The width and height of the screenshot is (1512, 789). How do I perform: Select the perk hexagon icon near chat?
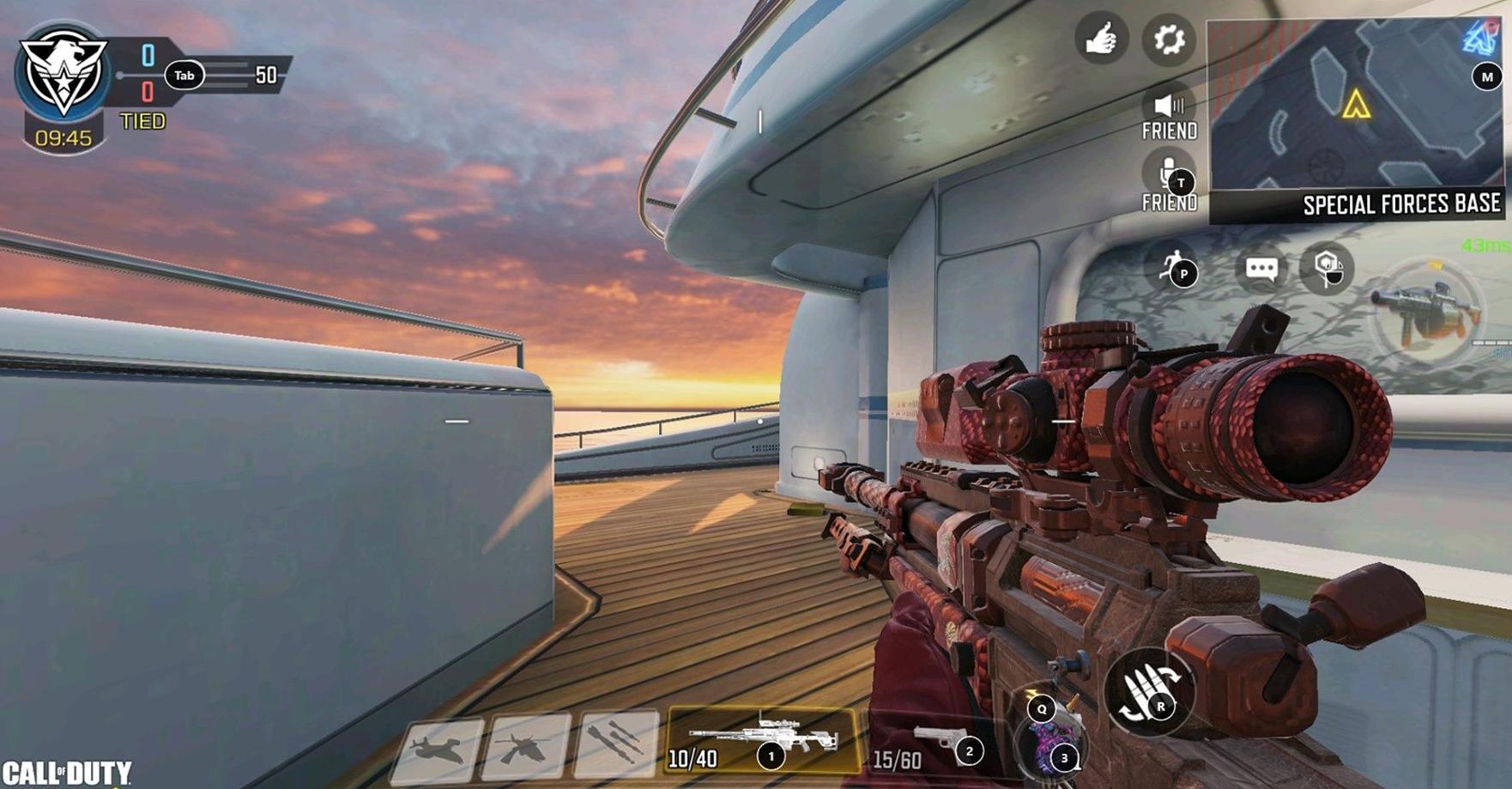point(1327,268)
